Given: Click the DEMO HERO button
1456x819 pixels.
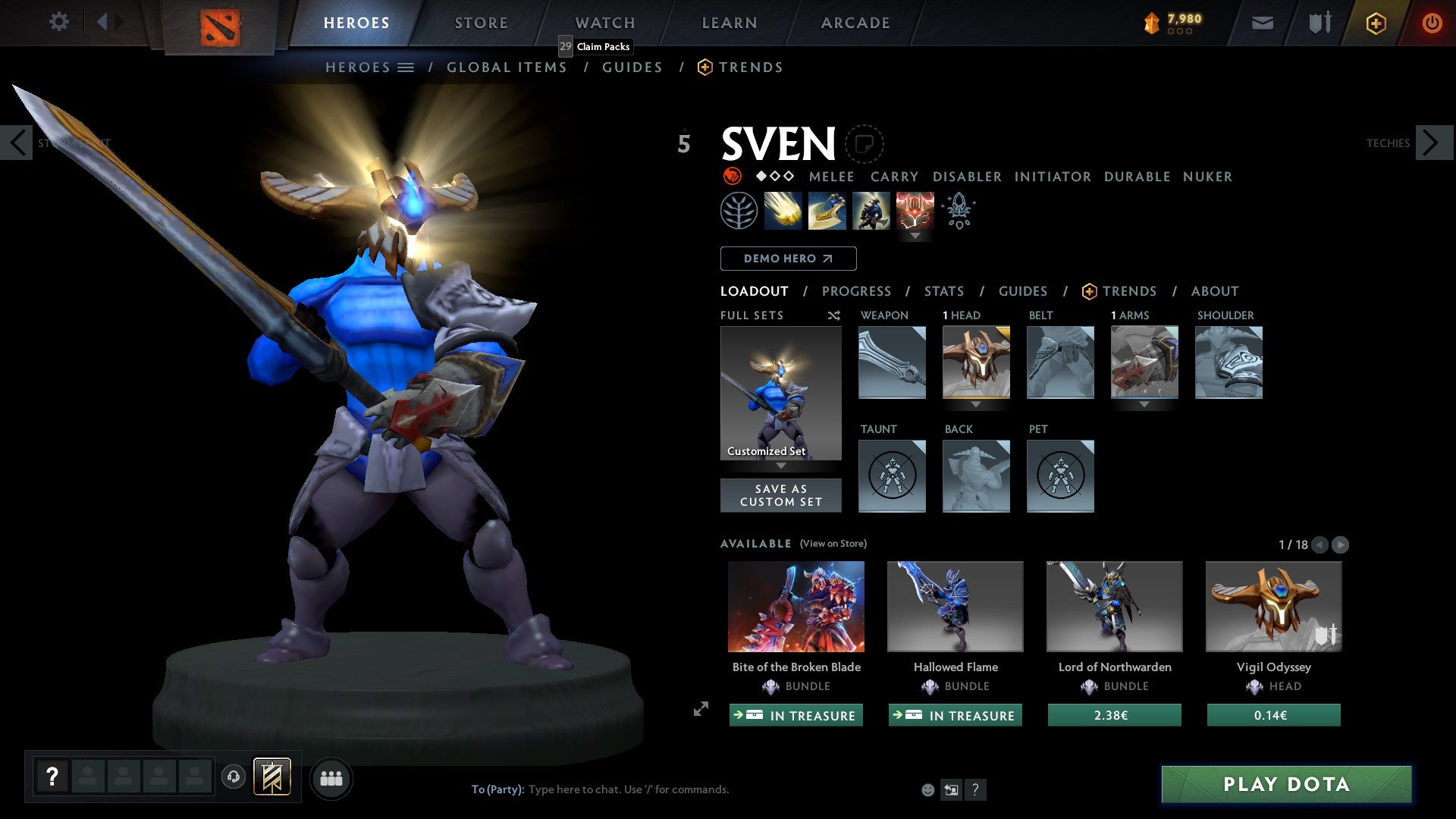Looking at the screenshot, I should [x=787, y=259].
